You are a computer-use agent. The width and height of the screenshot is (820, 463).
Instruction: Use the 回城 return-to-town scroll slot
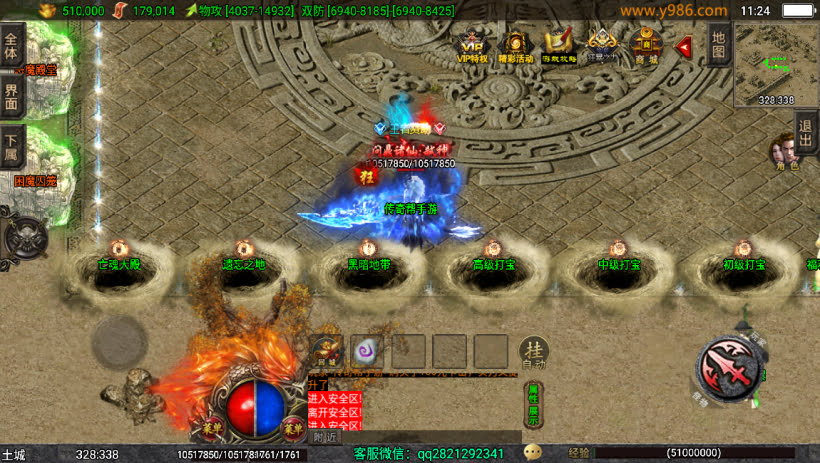click(x=327, y=351)
